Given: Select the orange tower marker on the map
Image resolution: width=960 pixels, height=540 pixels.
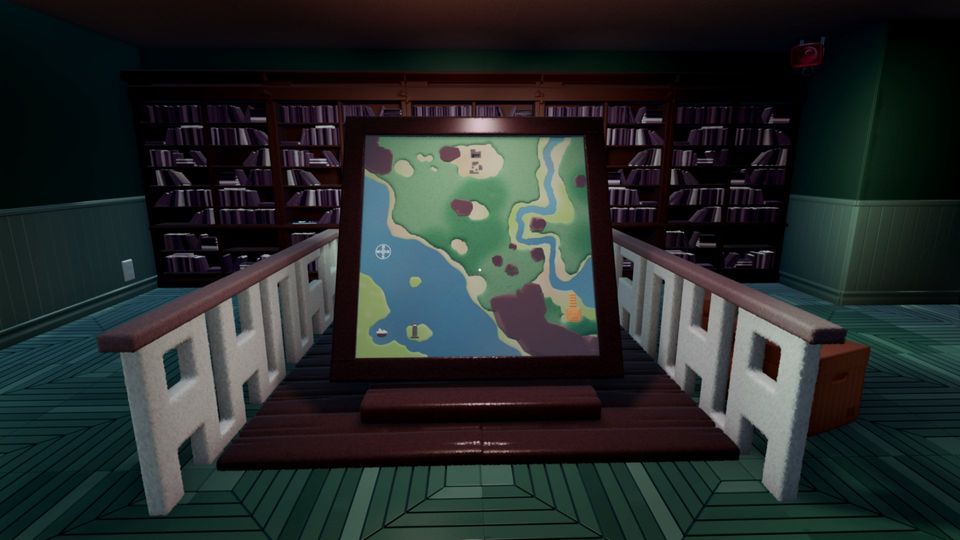Looking at the screenshot, I should pyautogui.click(x=573, y=308).
